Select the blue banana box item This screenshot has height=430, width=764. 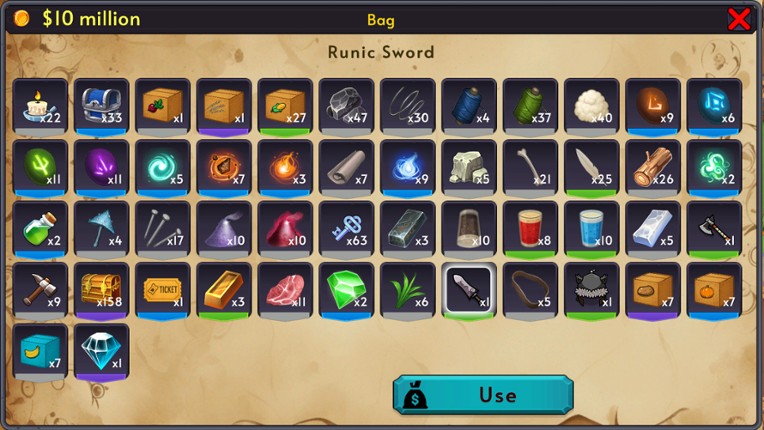40,351
